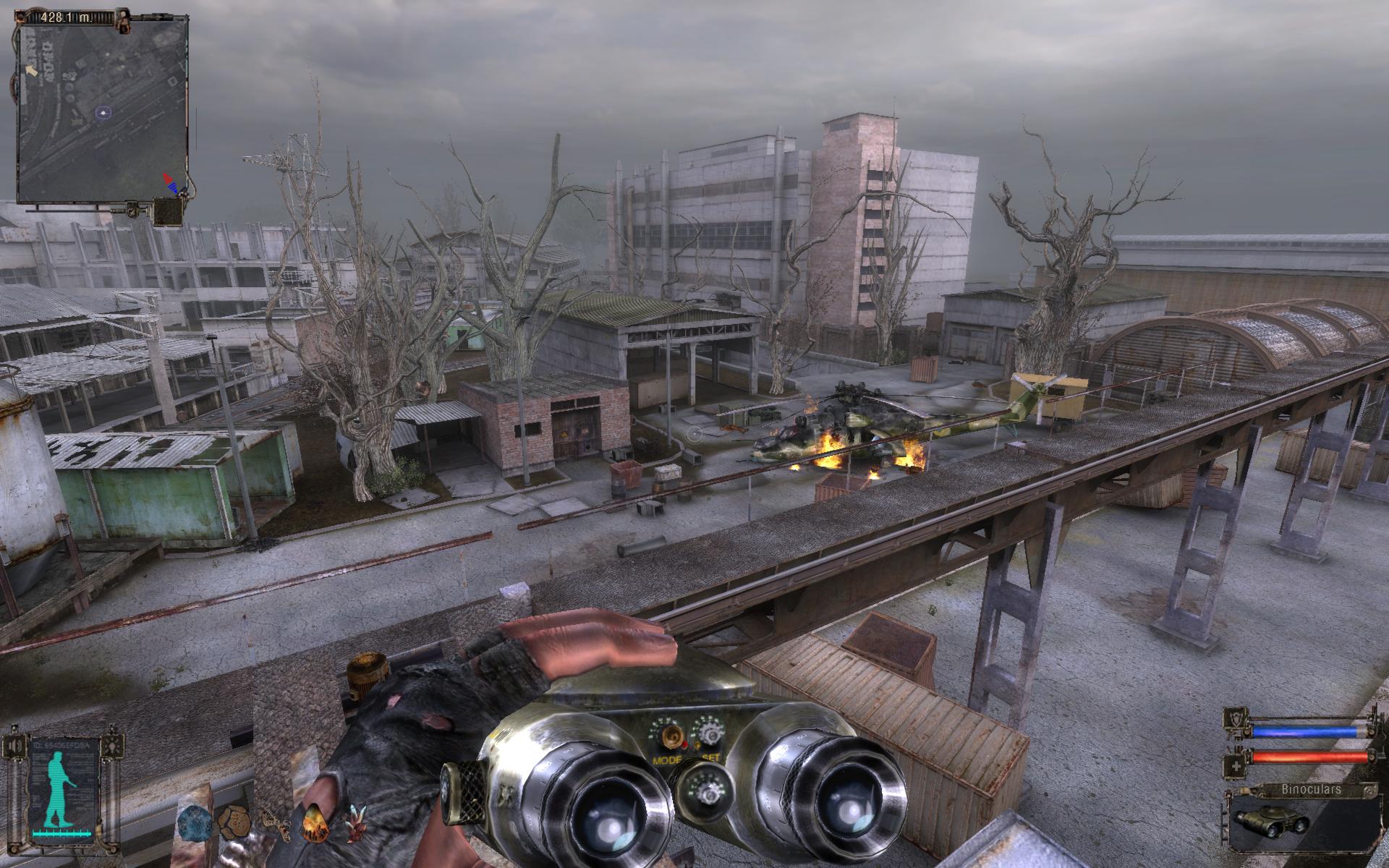The width and height of the screenshot is (1389, 868).
Task: Click the speaker noise indicator icon
Action: click(x=14, y=745)
